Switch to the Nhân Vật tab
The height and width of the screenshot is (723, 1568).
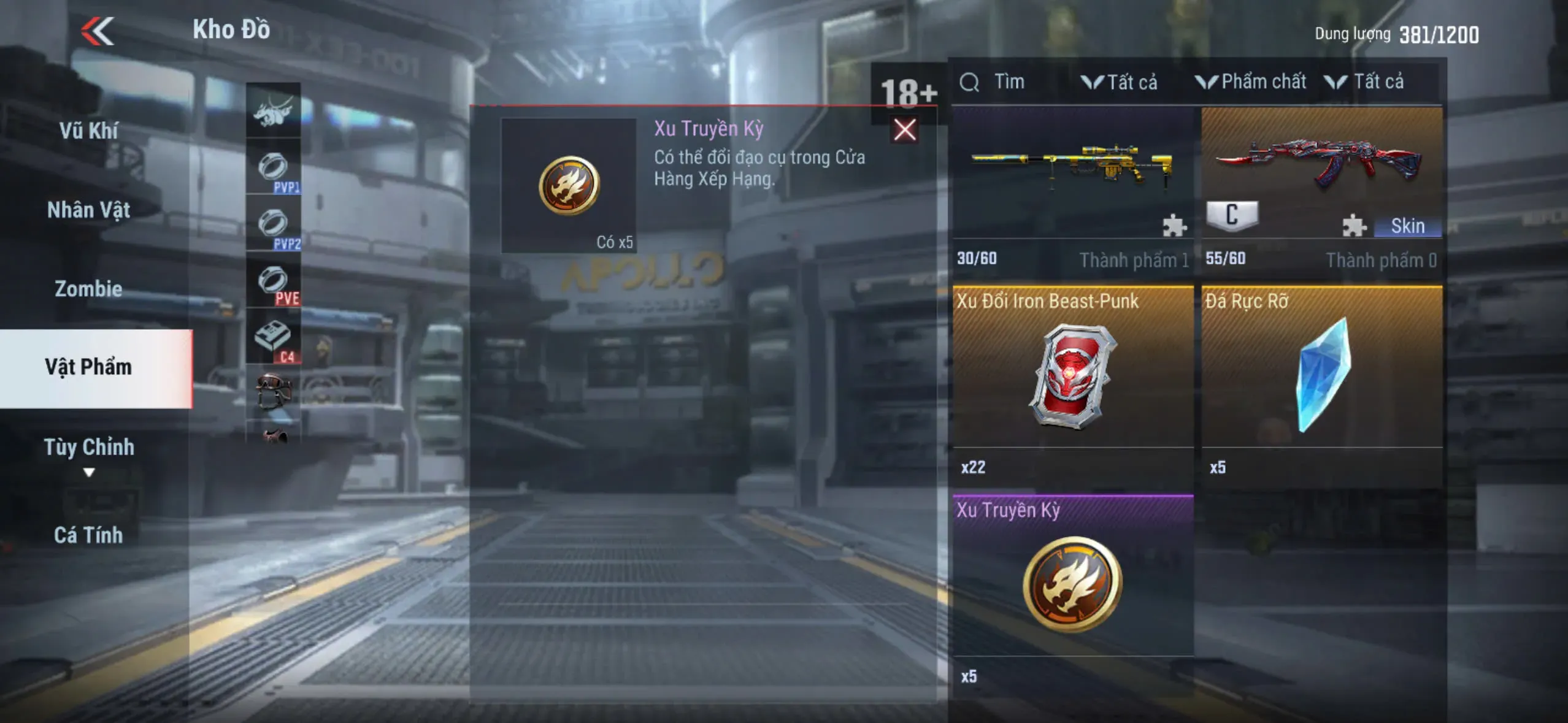(x=89, y=210)
